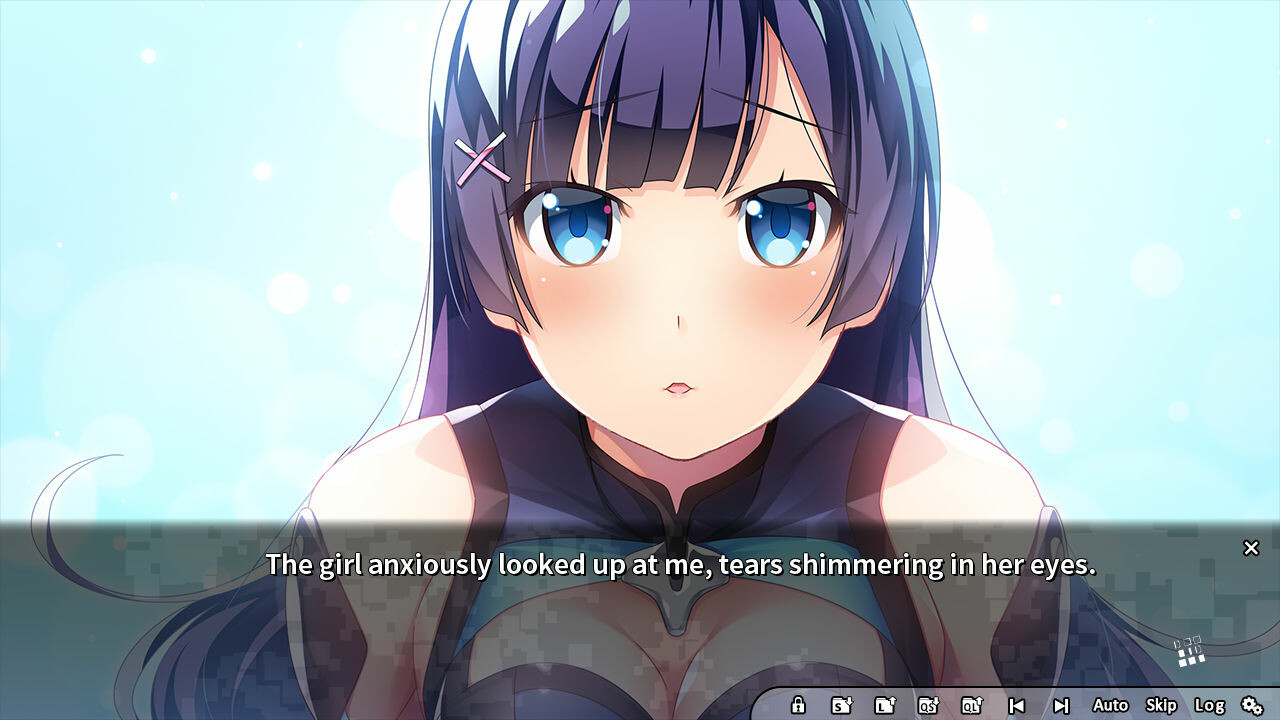
Task: Open the load screen via the L icon
Action: coord(887,705)
